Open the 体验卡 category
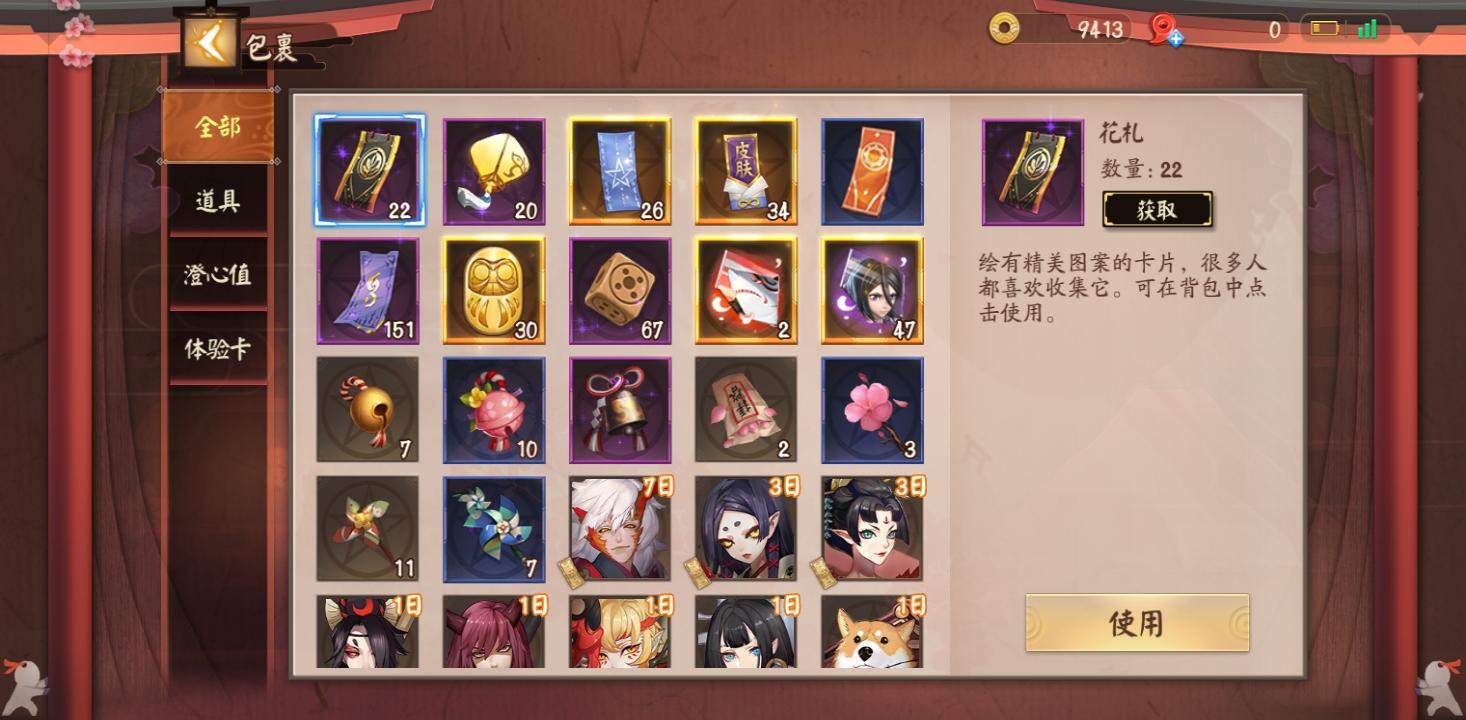This screenshot has width=1466, height=720. pos(217,350)
